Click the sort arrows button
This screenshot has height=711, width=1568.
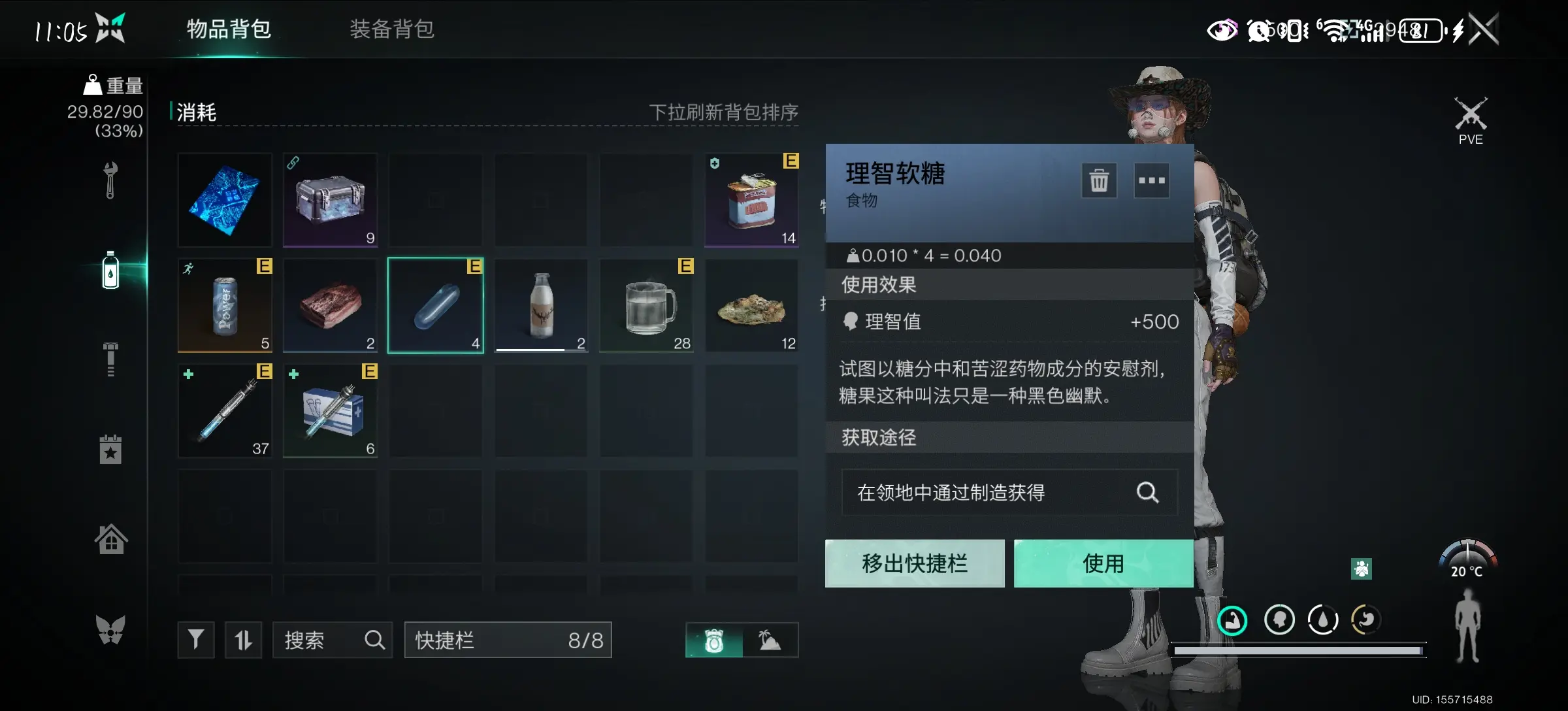click(243, 640)
